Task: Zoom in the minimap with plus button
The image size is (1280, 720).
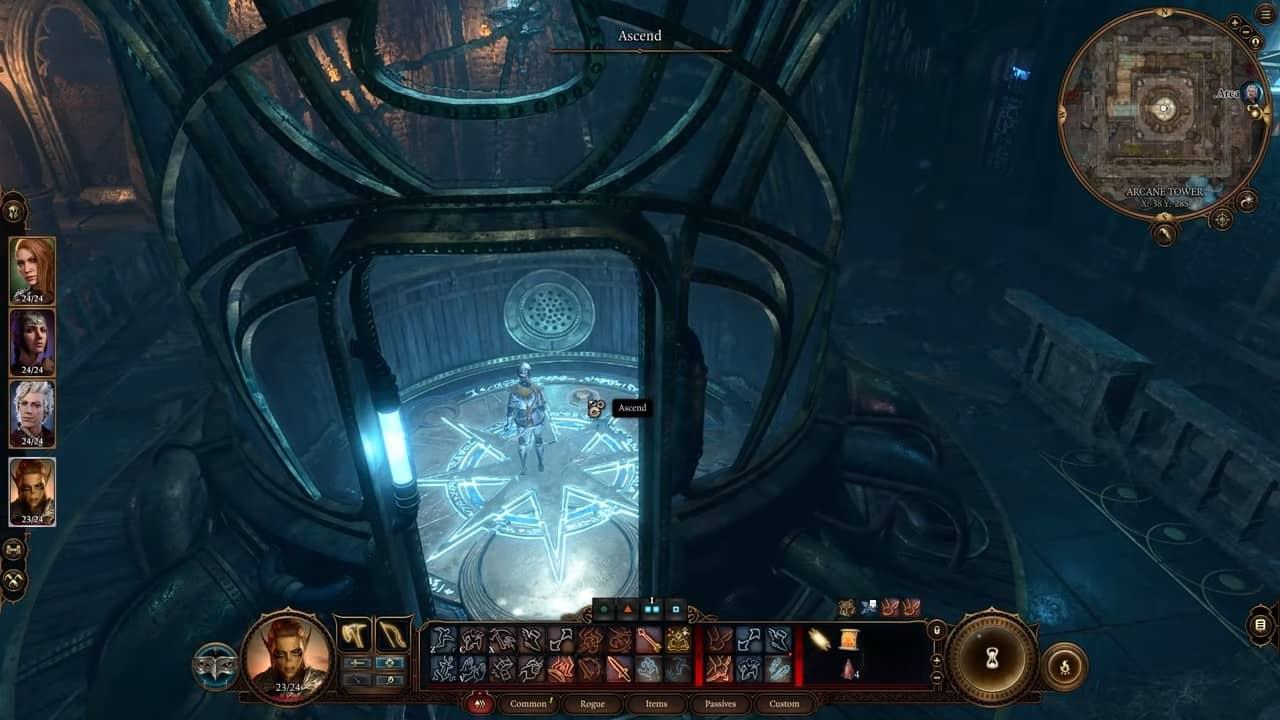Action: (x=1235, y=22)
